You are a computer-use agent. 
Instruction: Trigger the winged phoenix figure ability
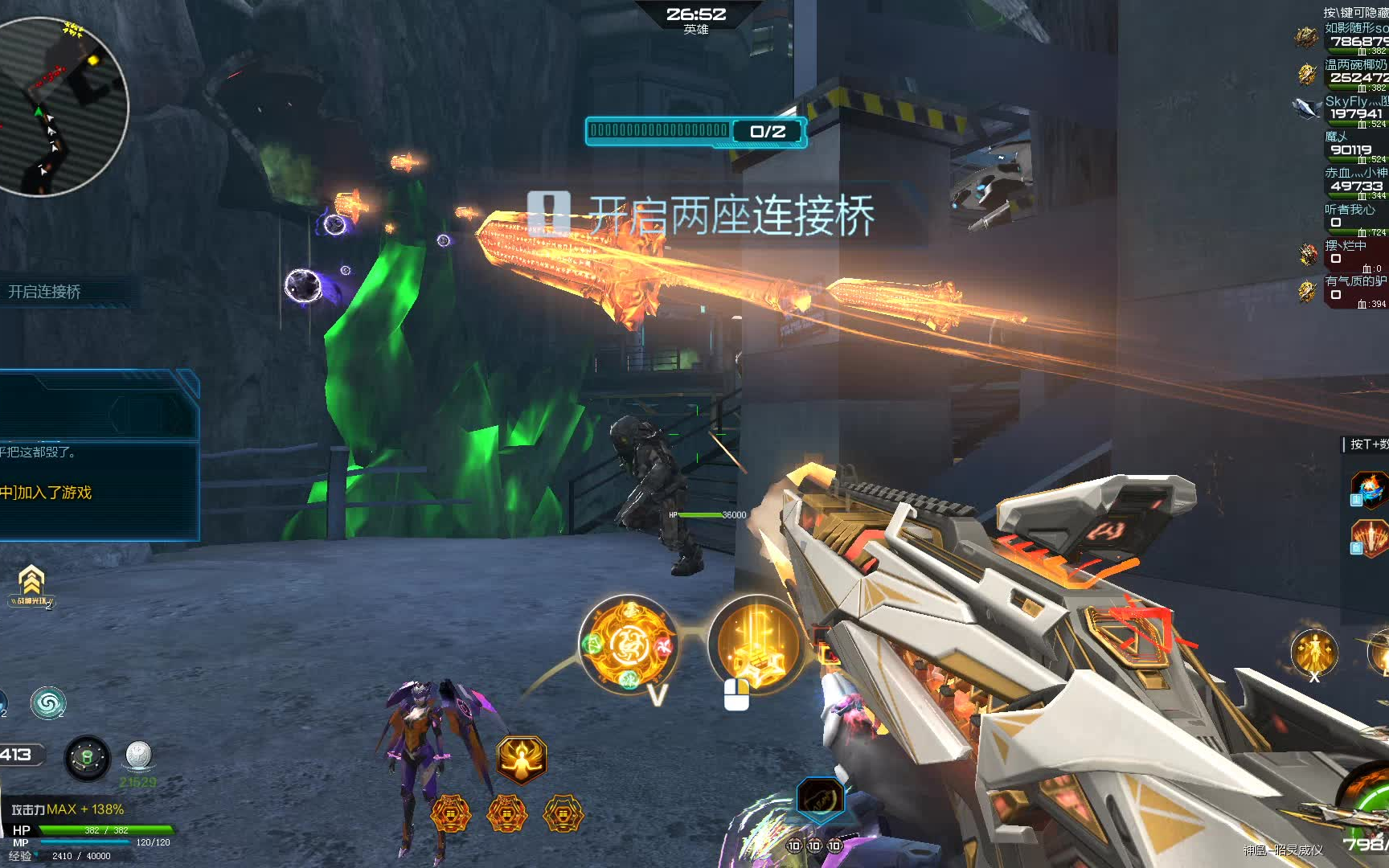click(522, 759)
